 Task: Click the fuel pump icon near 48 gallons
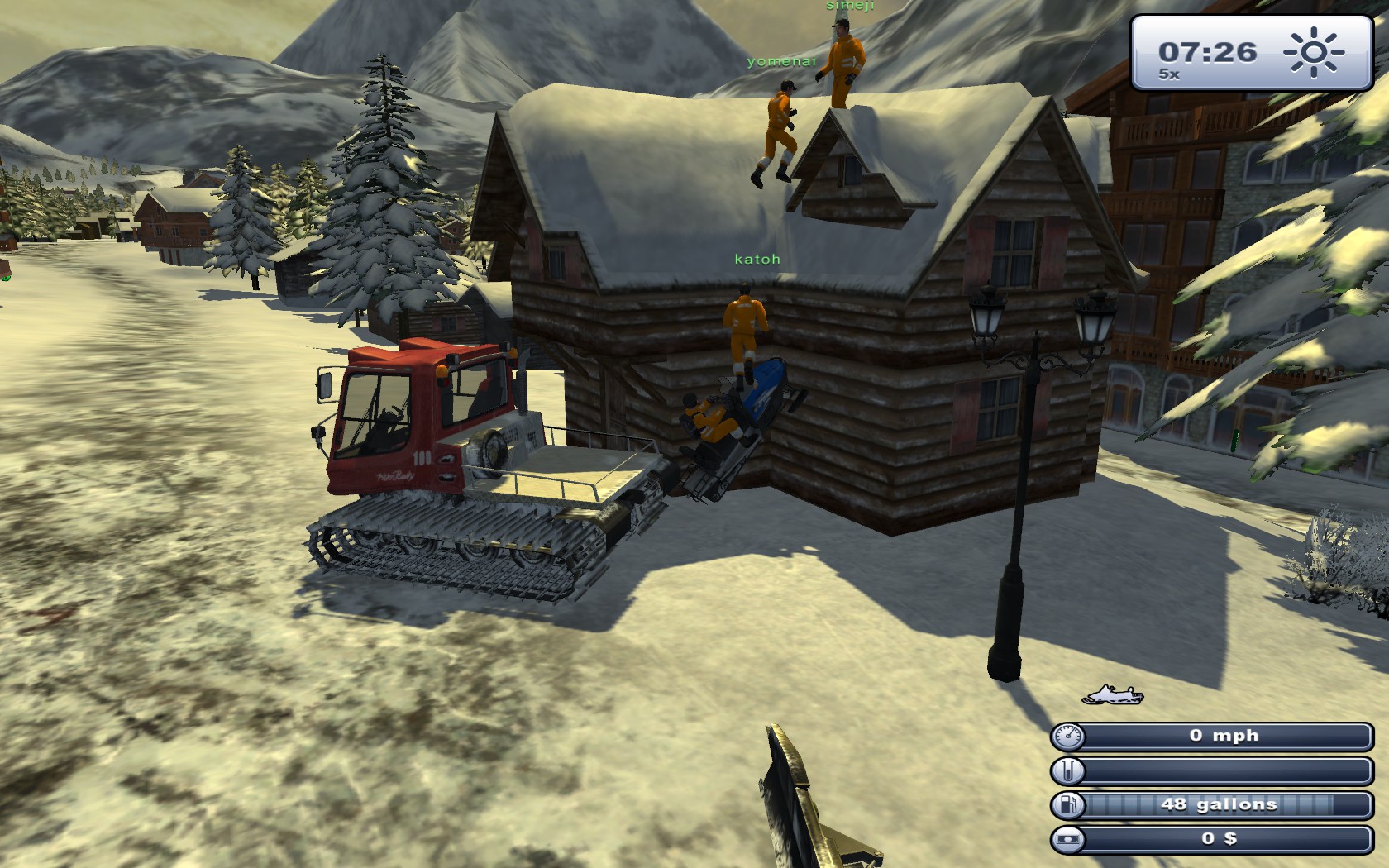(x=1069, y=803)
